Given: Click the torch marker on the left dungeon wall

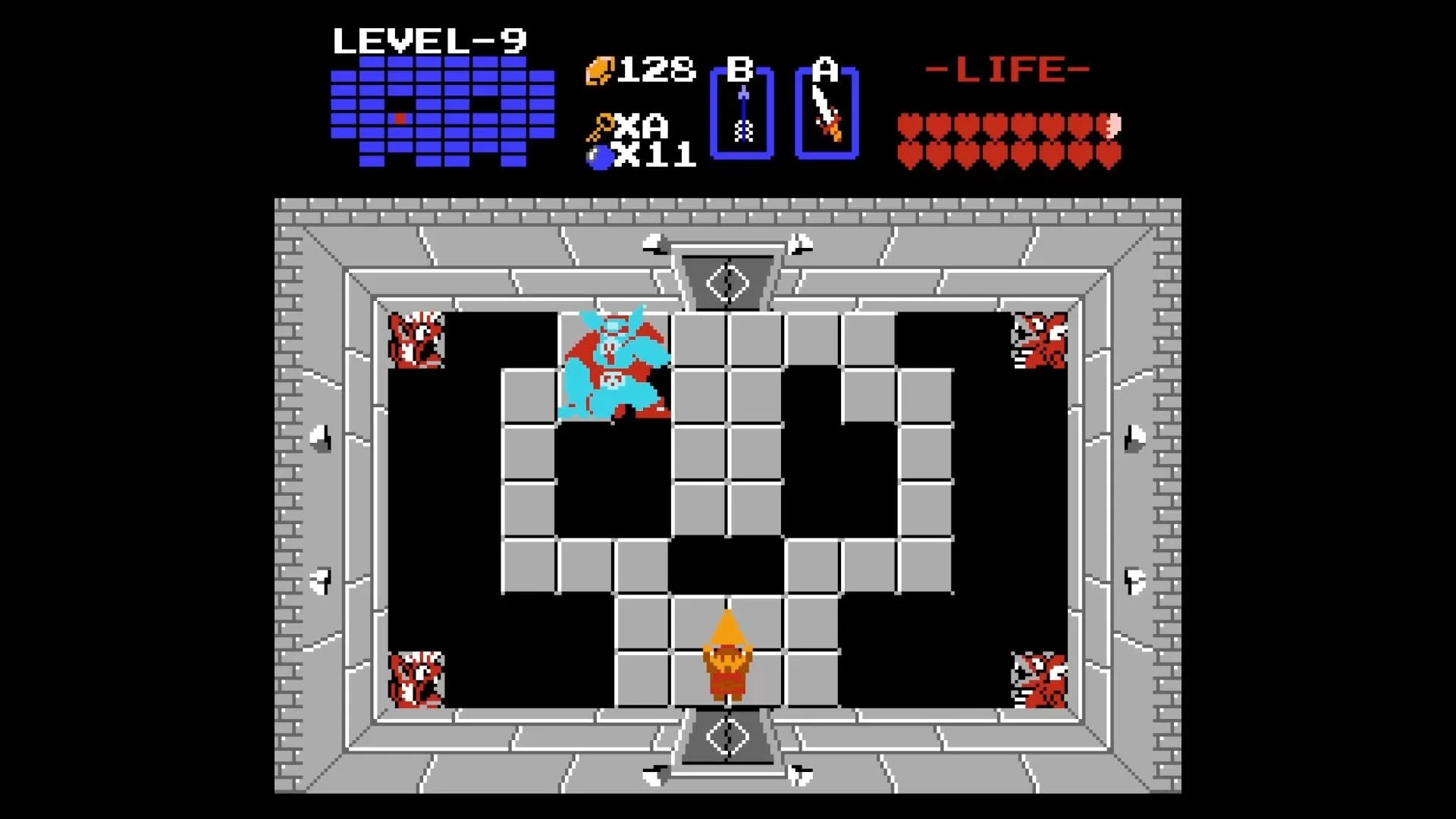Looking at the screenshot, I should pos(320,438).
